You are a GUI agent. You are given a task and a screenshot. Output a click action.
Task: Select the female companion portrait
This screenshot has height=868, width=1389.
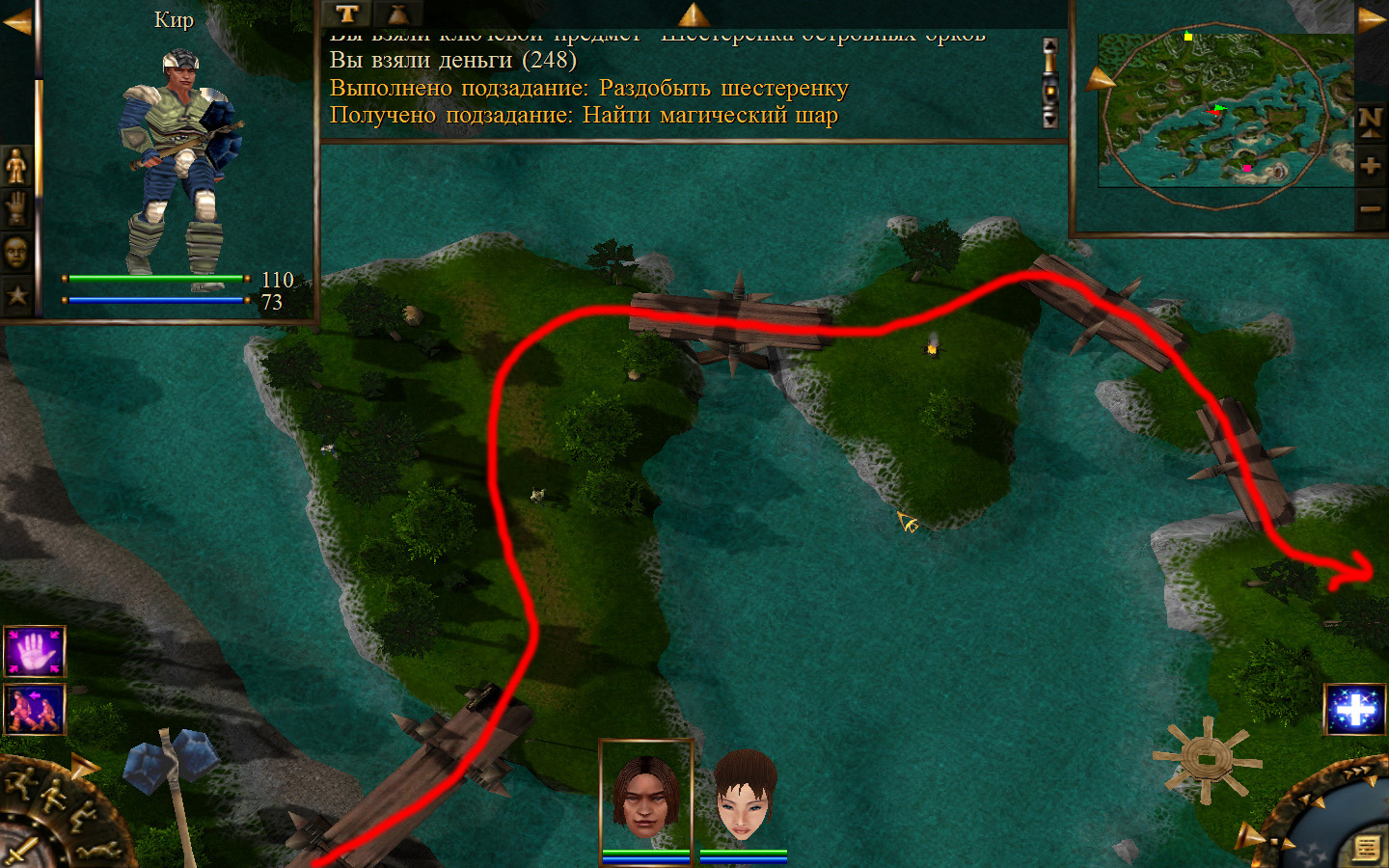pos(744,796)
